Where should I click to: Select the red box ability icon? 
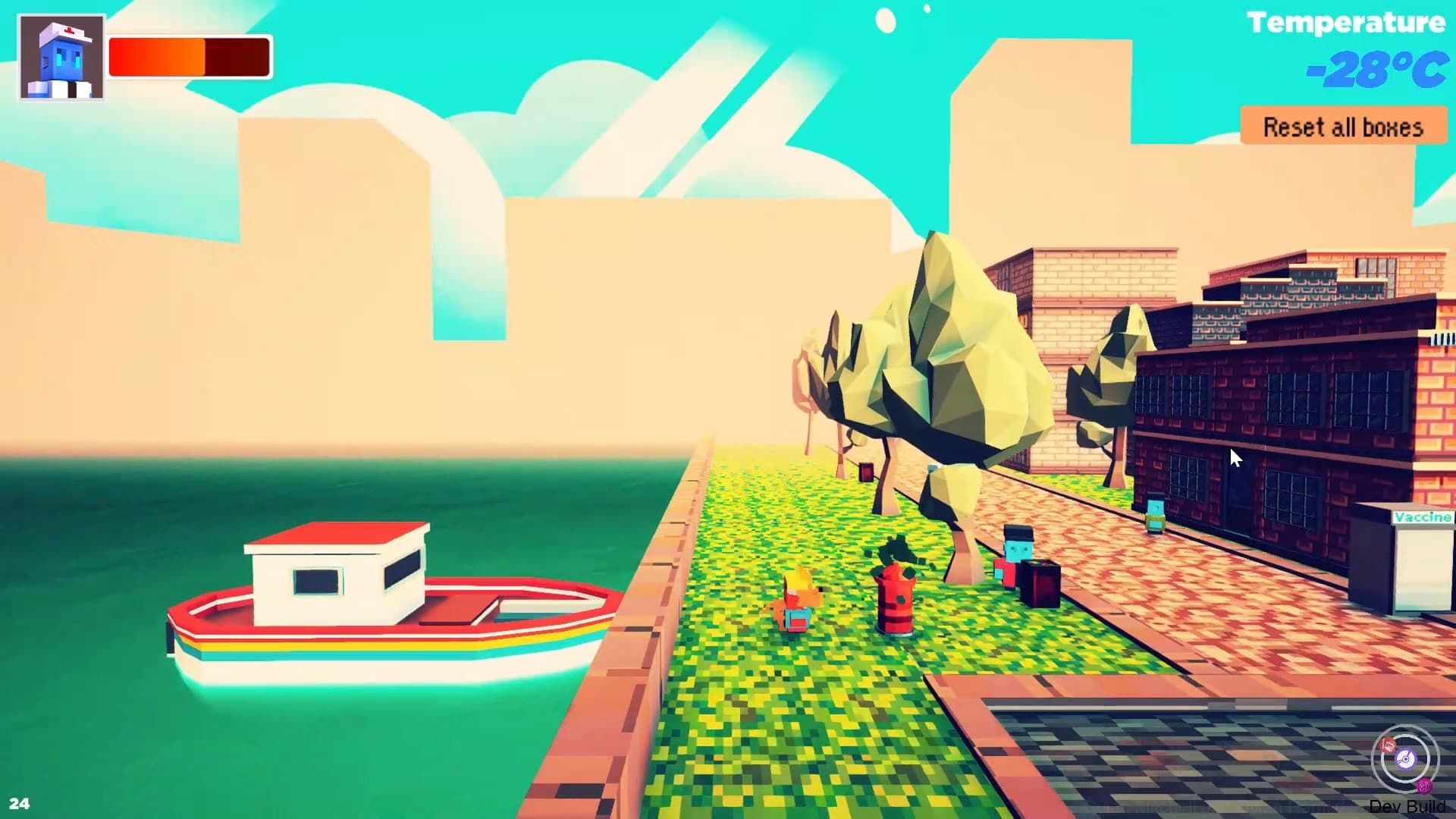click(x=1388, y=745)
